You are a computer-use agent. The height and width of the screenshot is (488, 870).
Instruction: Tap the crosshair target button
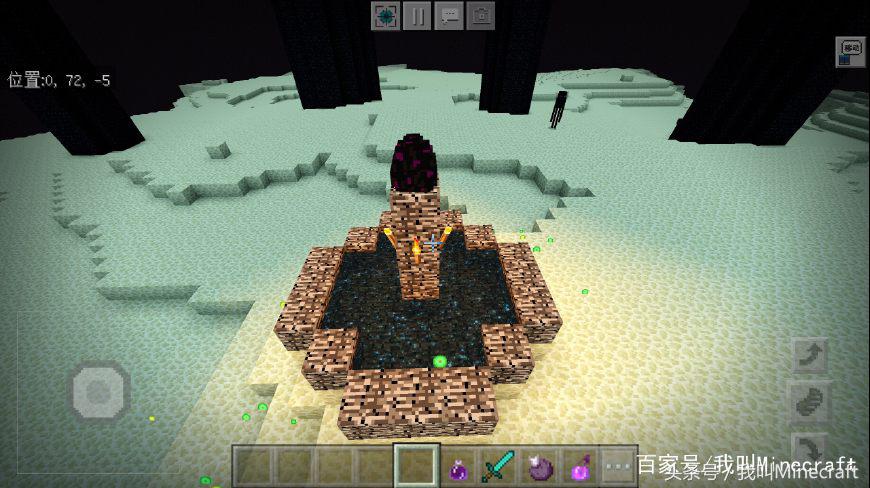pyautogui.click(x=385, y=16)
